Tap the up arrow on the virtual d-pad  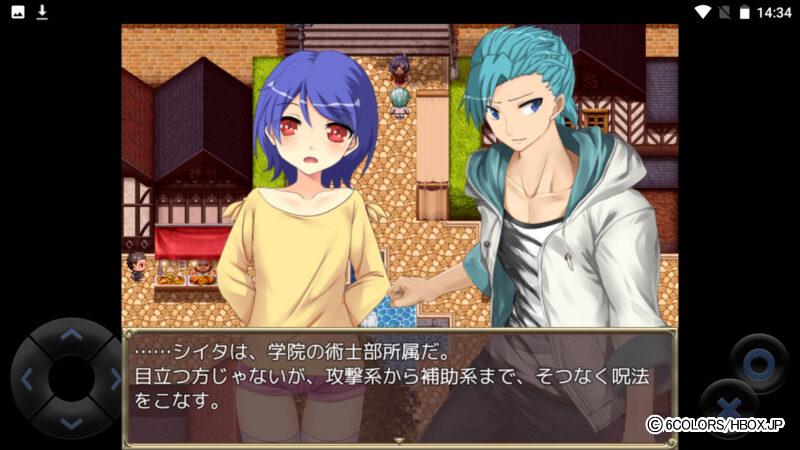(x=70, y=336)
